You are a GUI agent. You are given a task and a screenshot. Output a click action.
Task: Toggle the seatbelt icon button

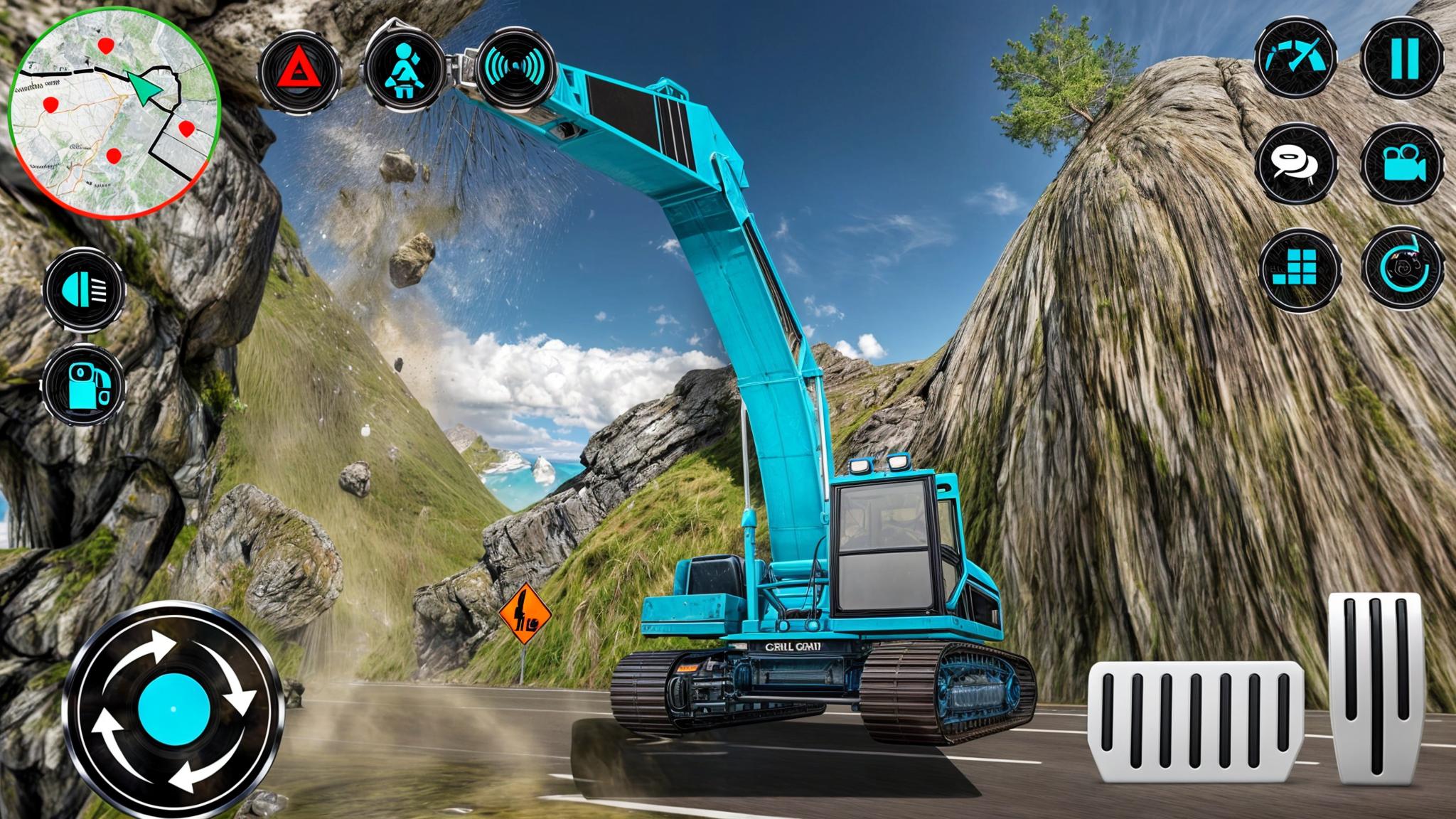[x=405, y=70]
